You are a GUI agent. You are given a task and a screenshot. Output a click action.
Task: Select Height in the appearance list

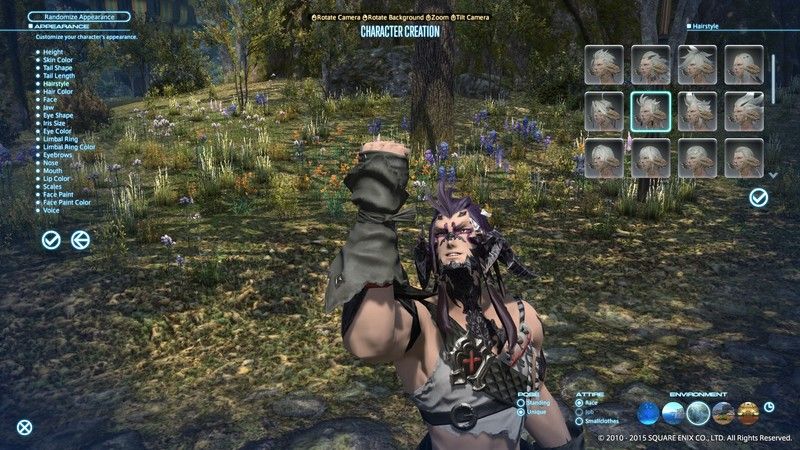click(54, 51)
